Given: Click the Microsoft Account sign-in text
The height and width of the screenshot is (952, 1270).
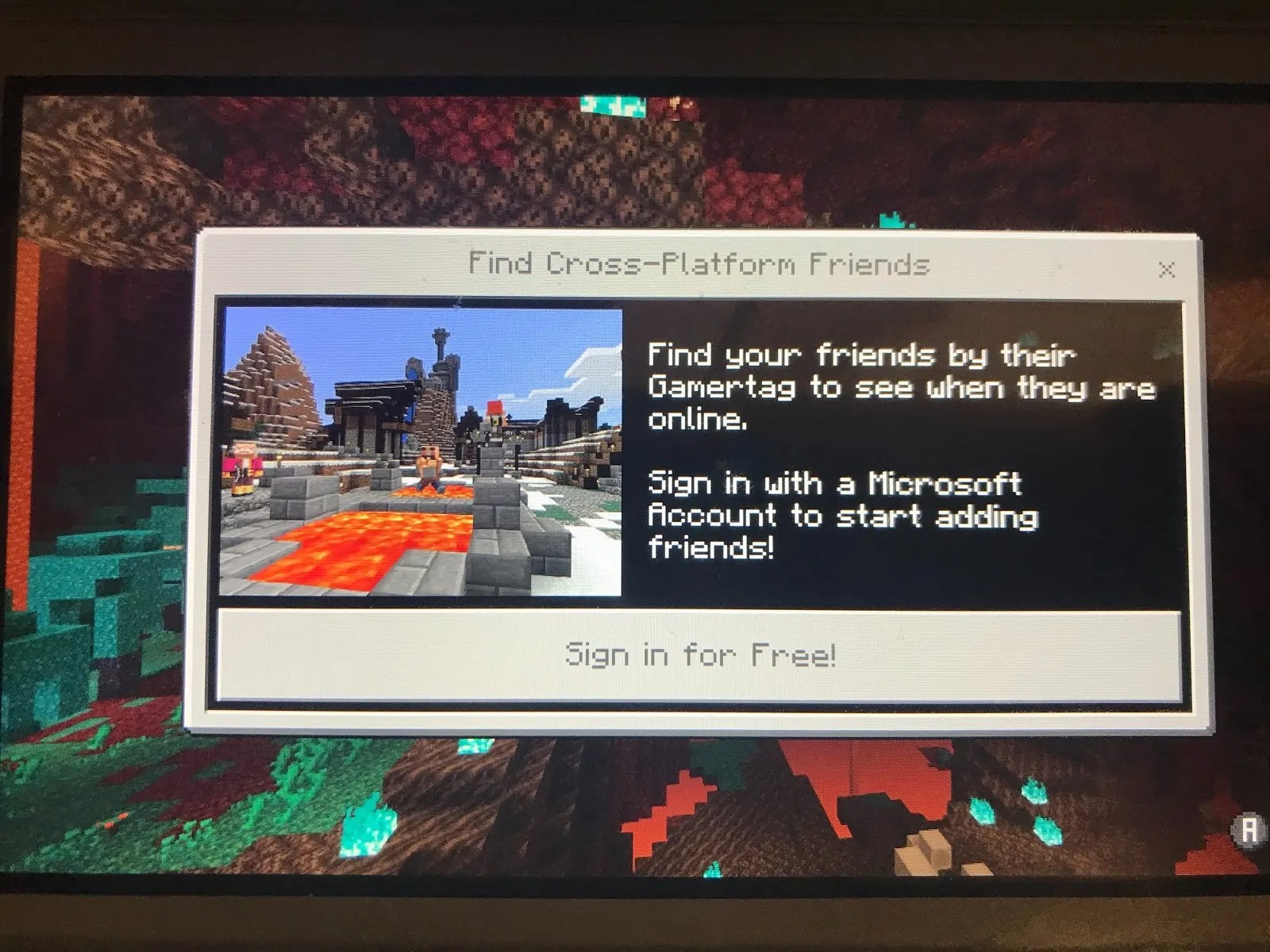Looking at the screenshot, I should pos(841,516).
